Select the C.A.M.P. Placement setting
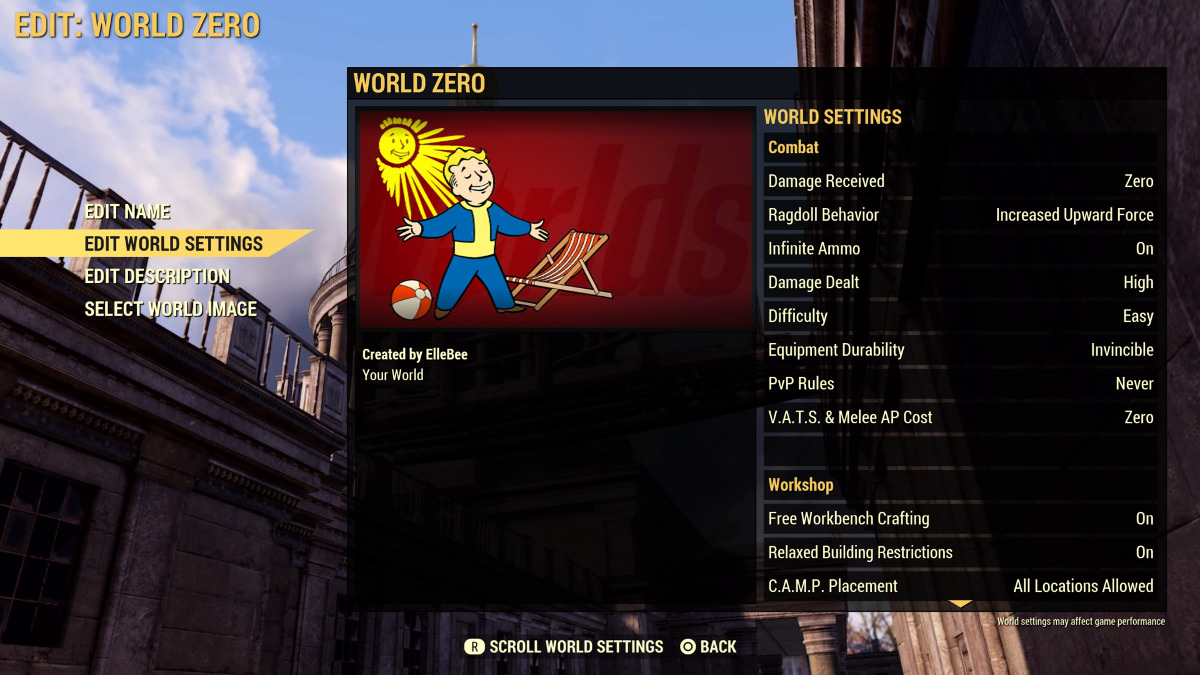This screenshot has width=1200, height=675. click(x=960, y=586)
